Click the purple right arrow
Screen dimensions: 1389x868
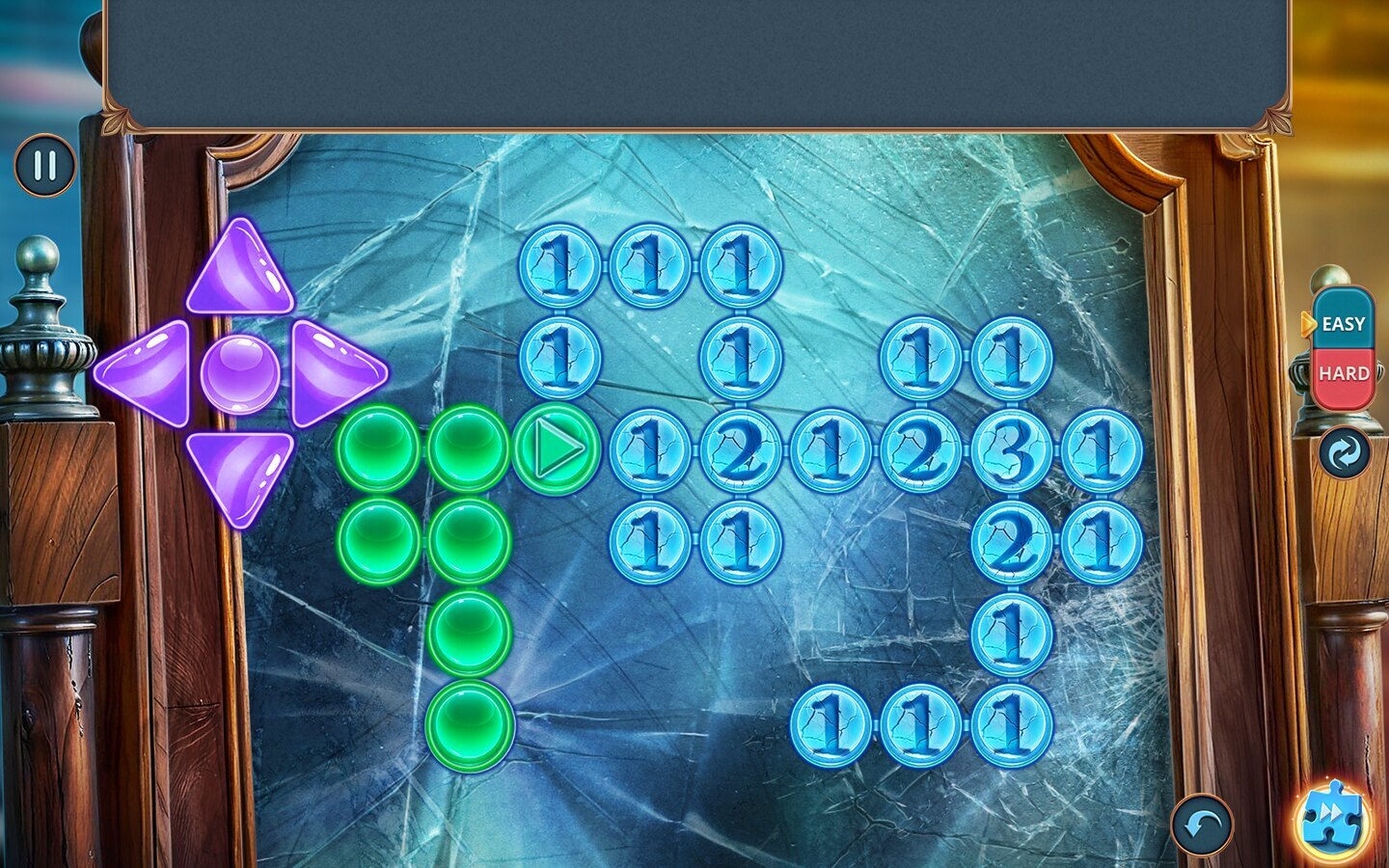click(333, 373)
